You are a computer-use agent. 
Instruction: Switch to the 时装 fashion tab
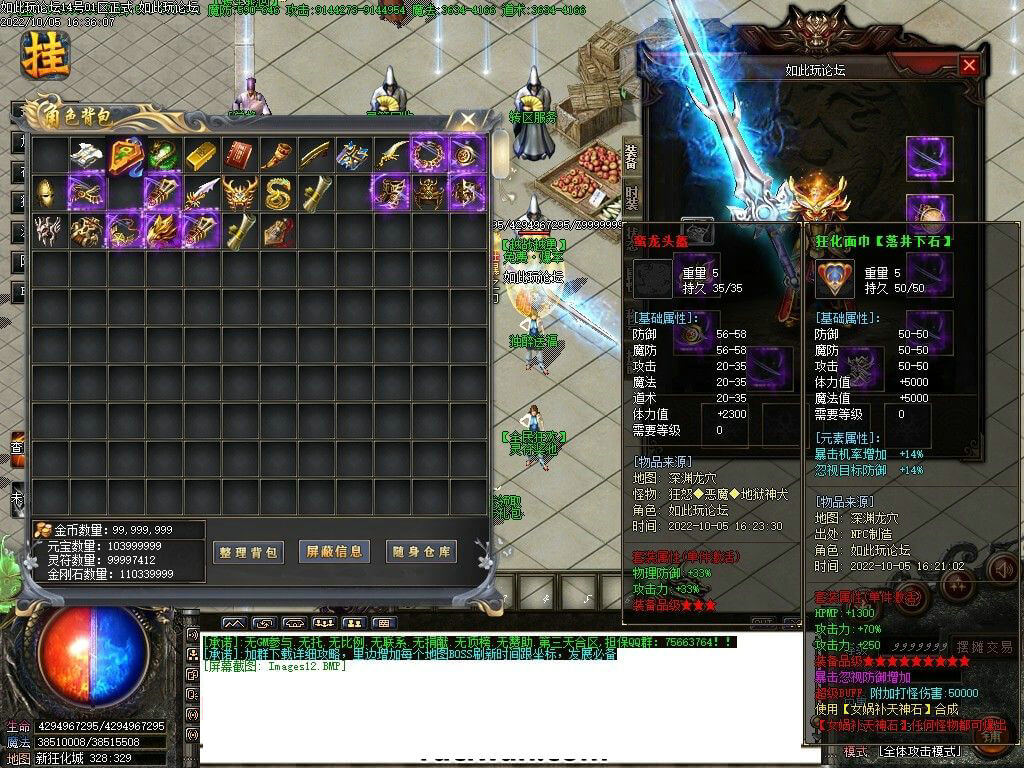(631, 196)
